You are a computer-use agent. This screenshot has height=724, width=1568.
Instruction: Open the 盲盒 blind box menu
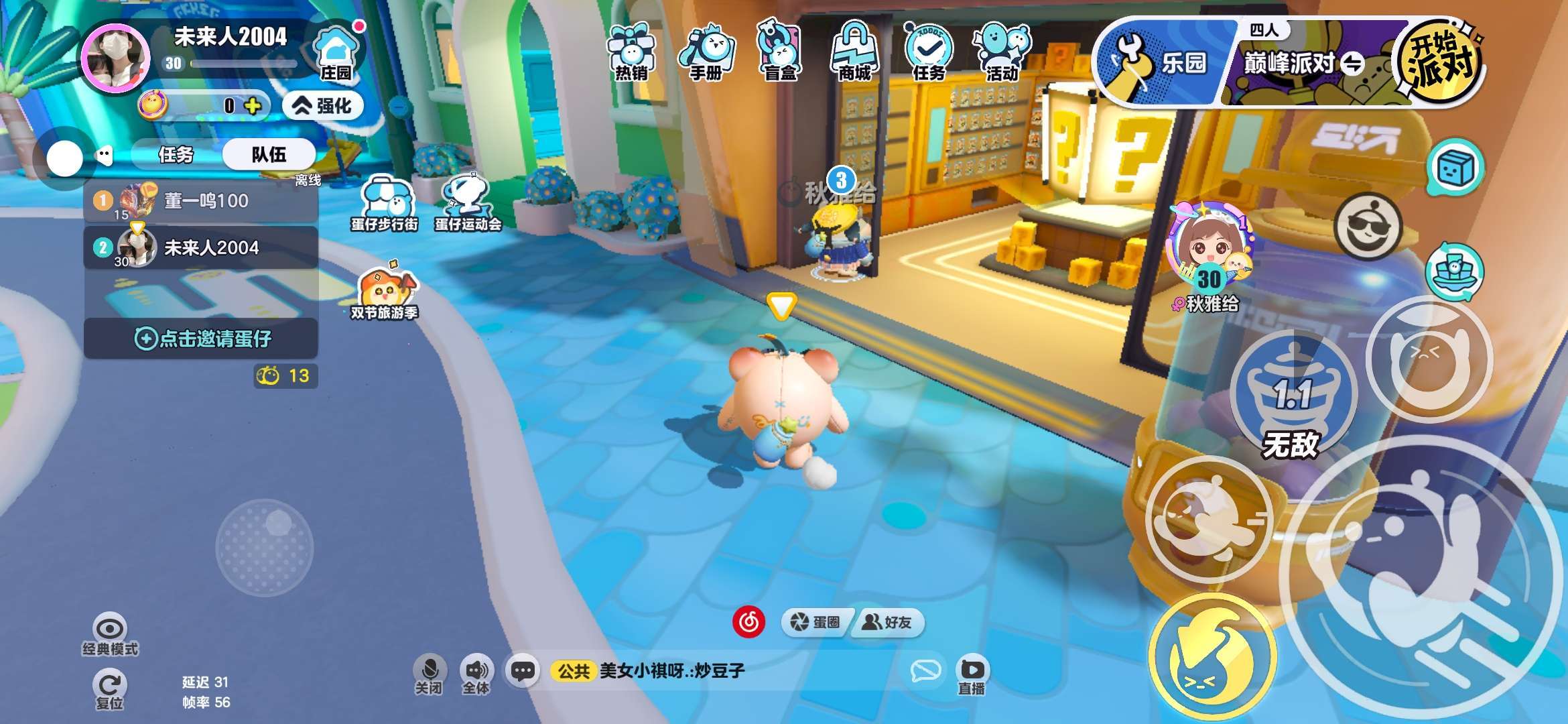(780, 52)
